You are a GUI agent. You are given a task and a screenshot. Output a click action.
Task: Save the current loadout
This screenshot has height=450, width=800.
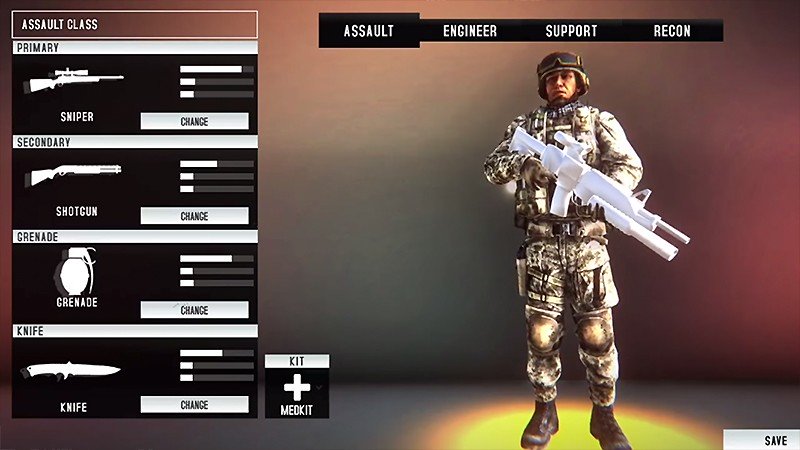(775, 440)
